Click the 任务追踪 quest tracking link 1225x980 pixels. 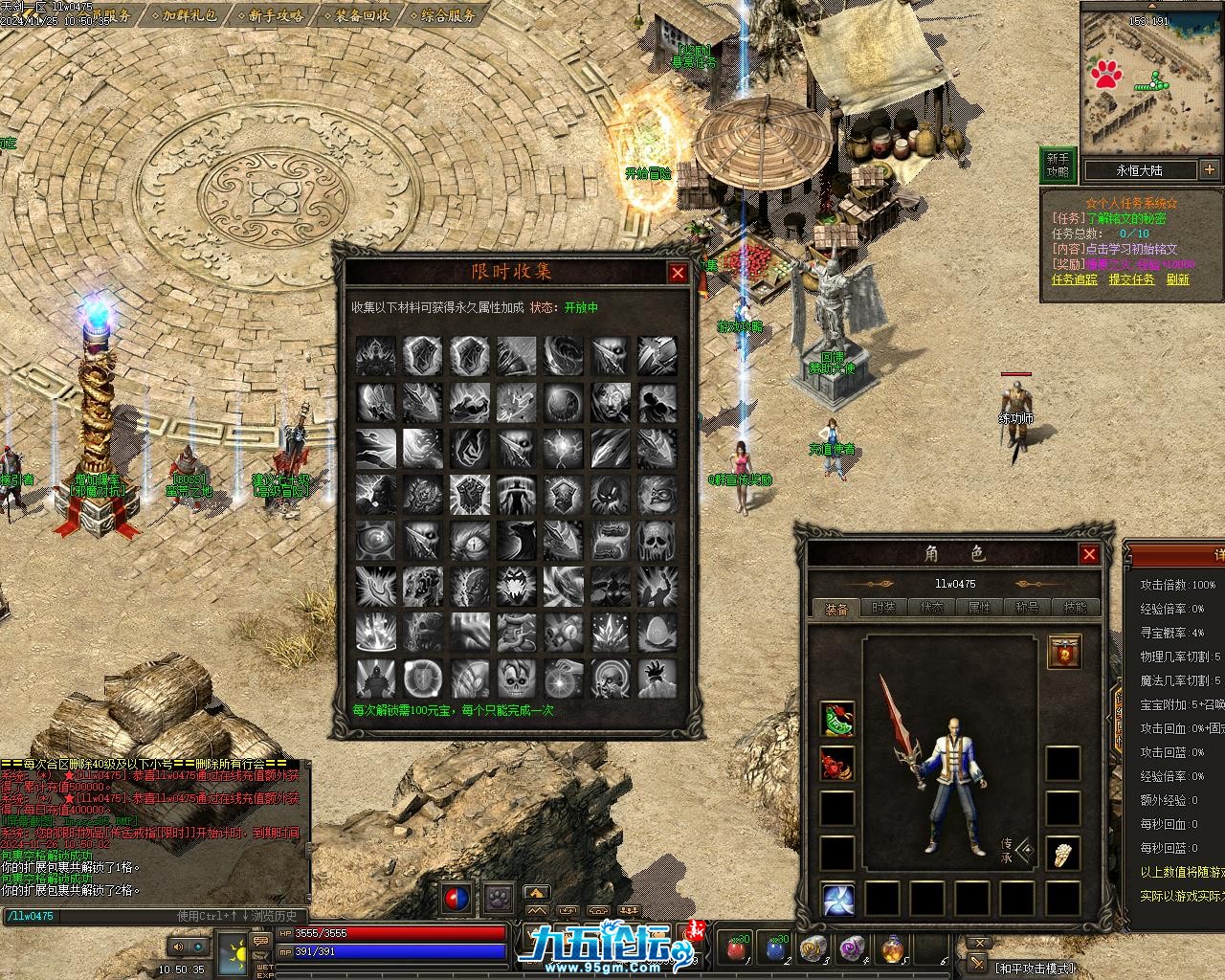click(1075, 279)
